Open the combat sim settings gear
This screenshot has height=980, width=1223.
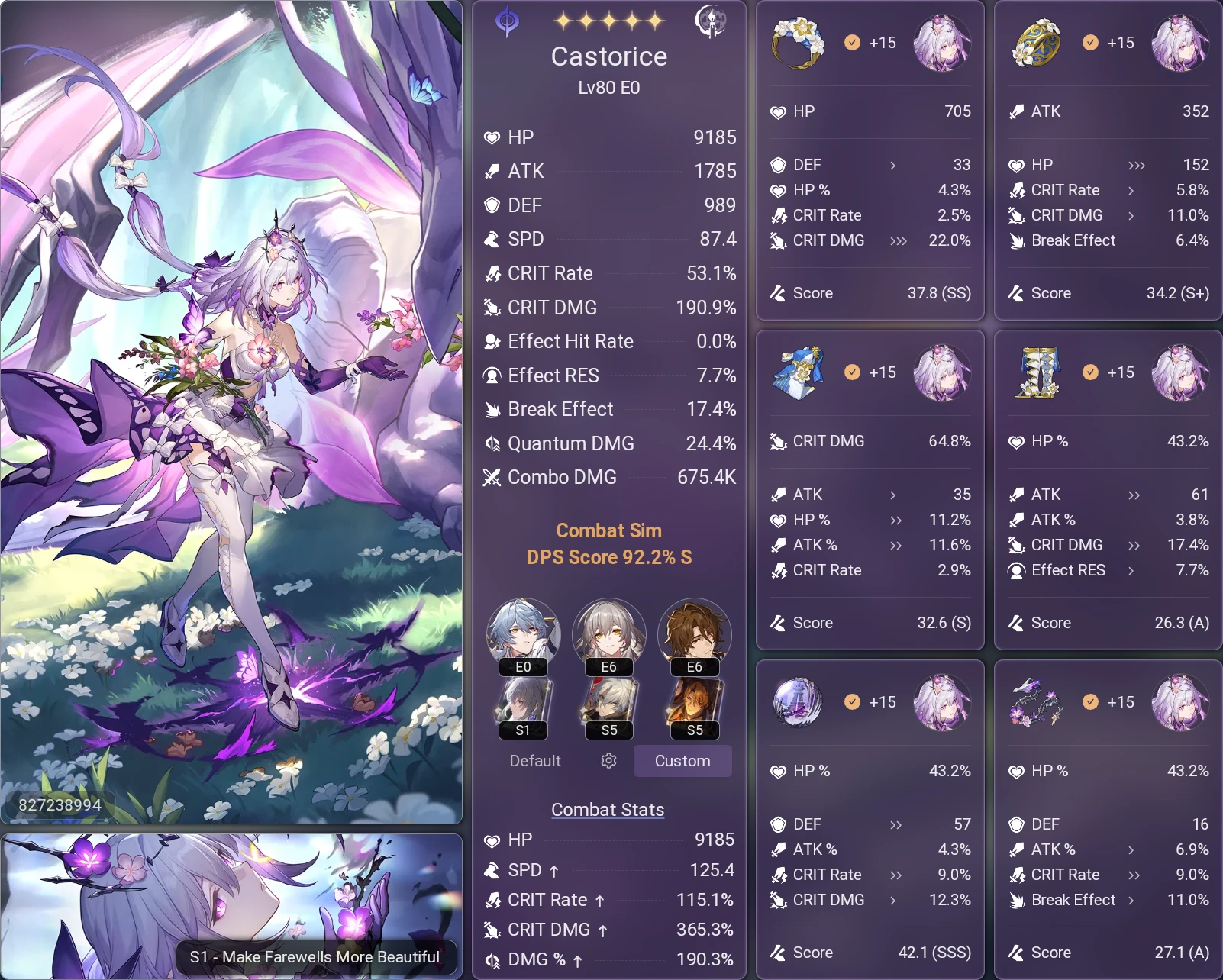tap(608, 761)
